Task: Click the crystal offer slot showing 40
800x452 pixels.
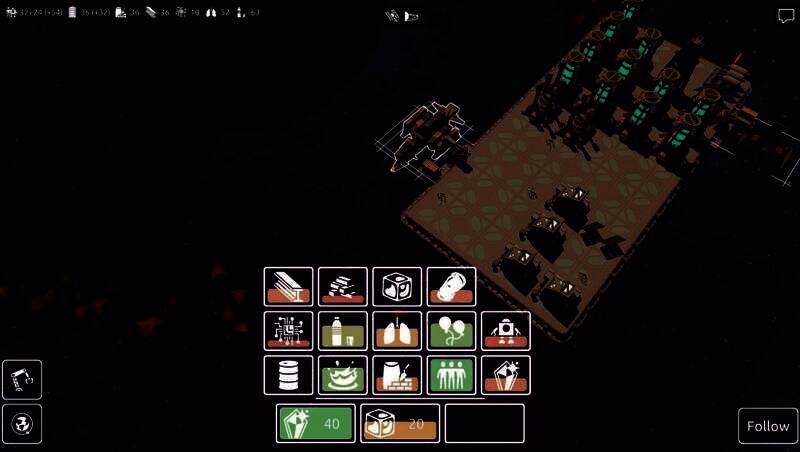Action: tap(316, 423)
